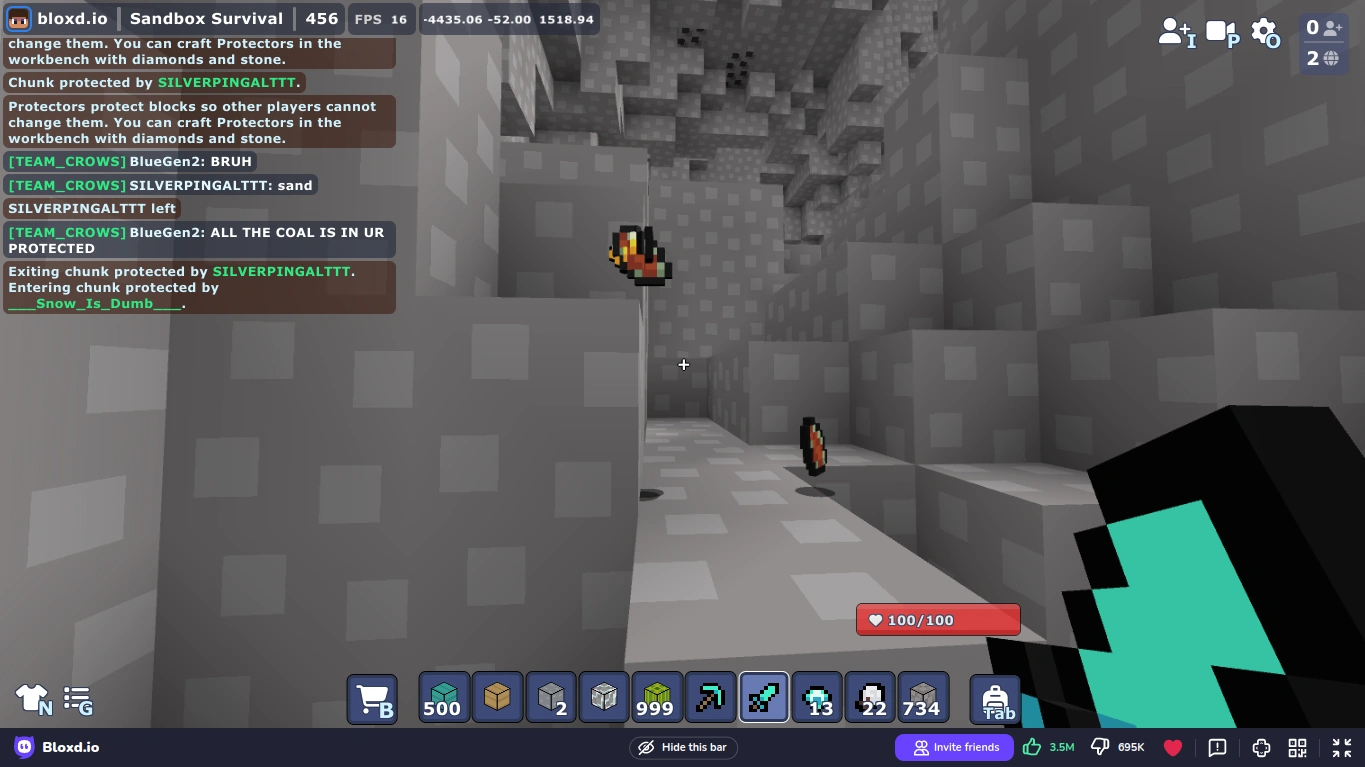Click the 100/100 health bar
This screenshot has width=1365, height=767.
(937, 620)
